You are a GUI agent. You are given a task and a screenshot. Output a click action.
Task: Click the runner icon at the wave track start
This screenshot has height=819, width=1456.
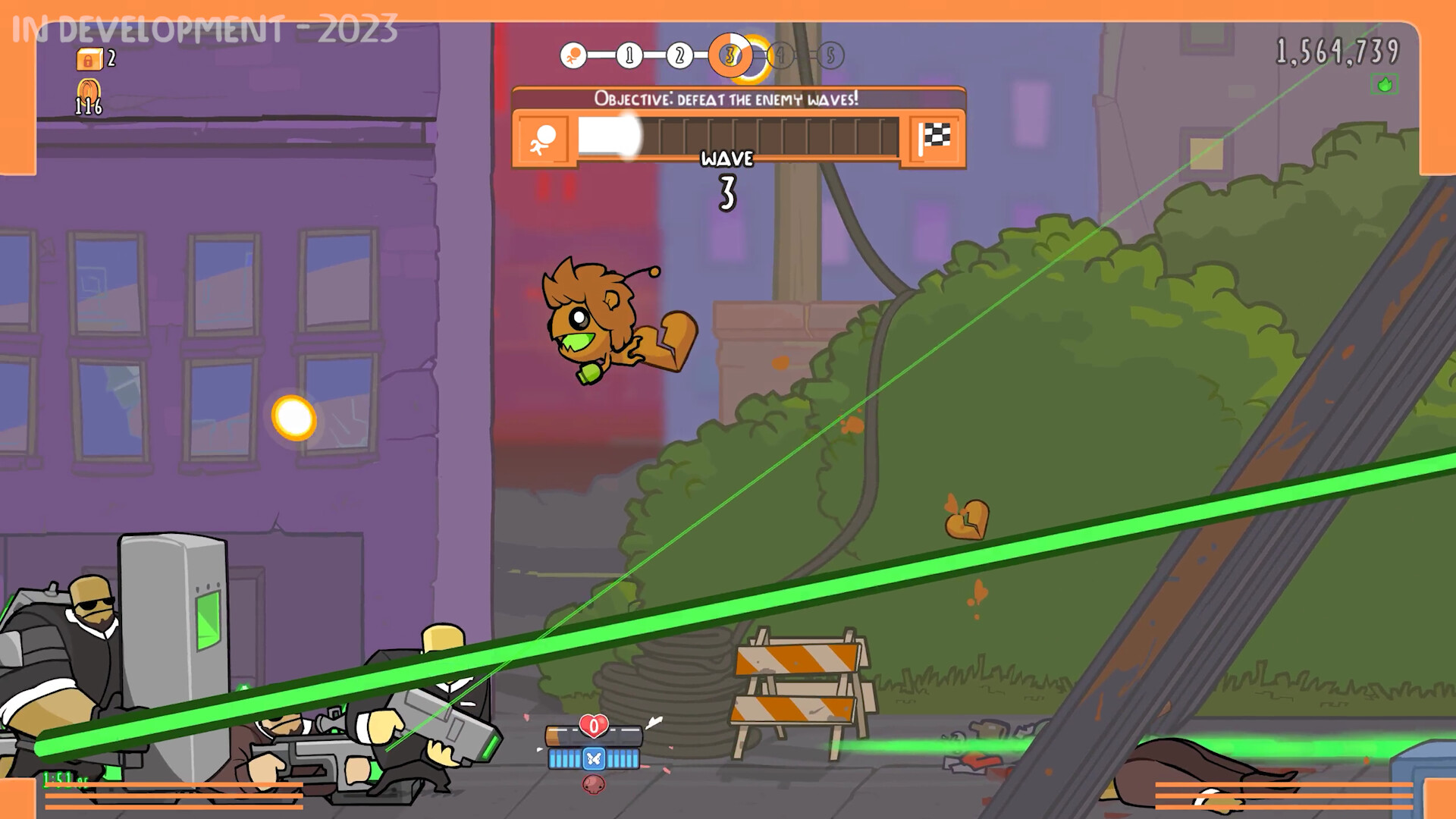(x=574, y=55)
